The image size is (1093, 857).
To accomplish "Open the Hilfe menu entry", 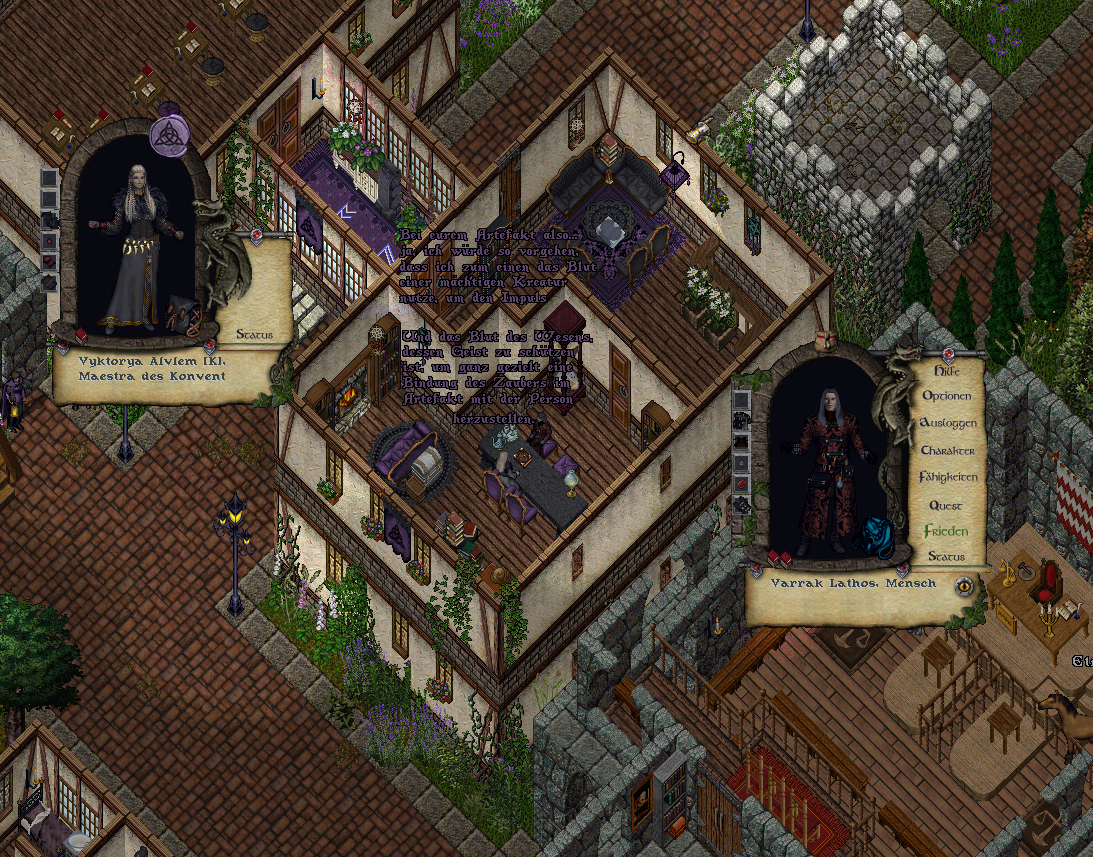I will click(x=946, y=370).
